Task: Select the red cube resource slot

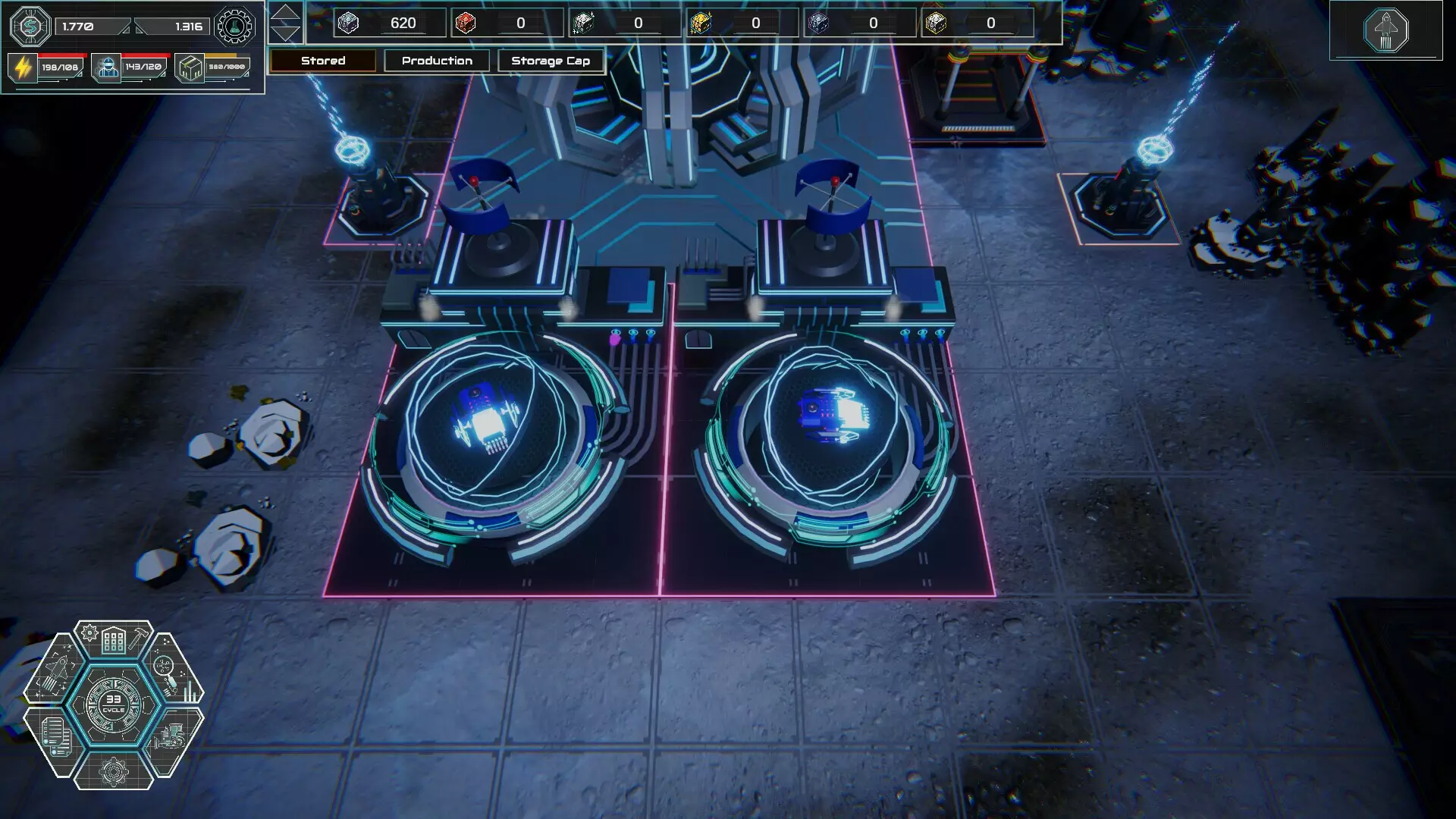Action: click(466, 23)
